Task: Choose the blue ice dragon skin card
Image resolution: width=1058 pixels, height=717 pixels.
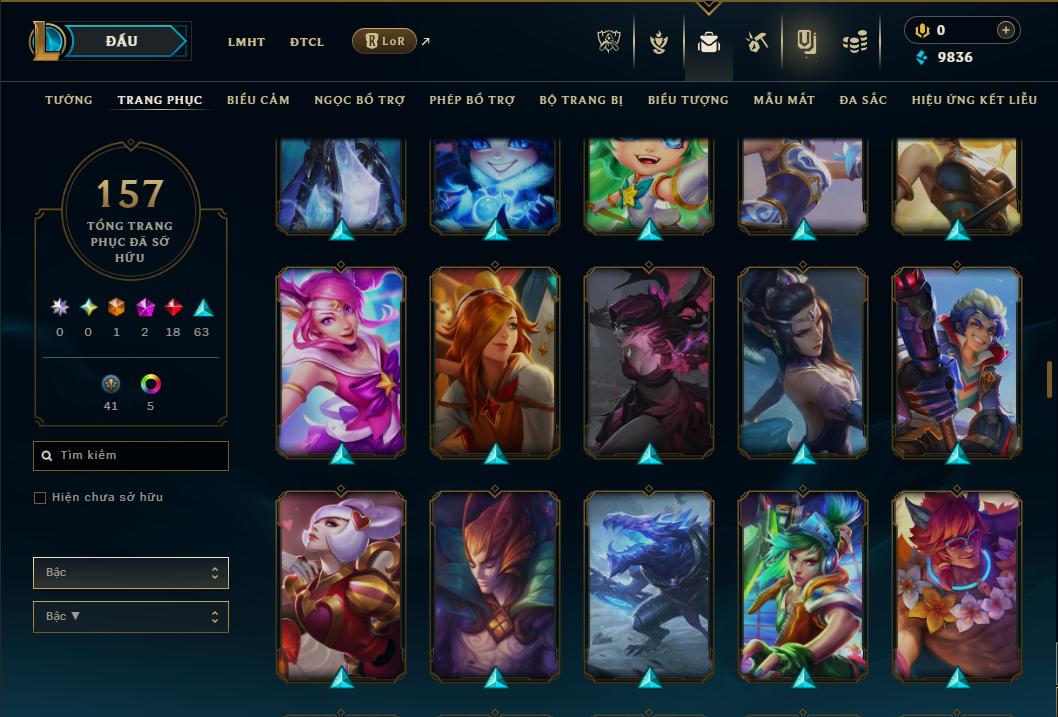Action: coord(649,585)
